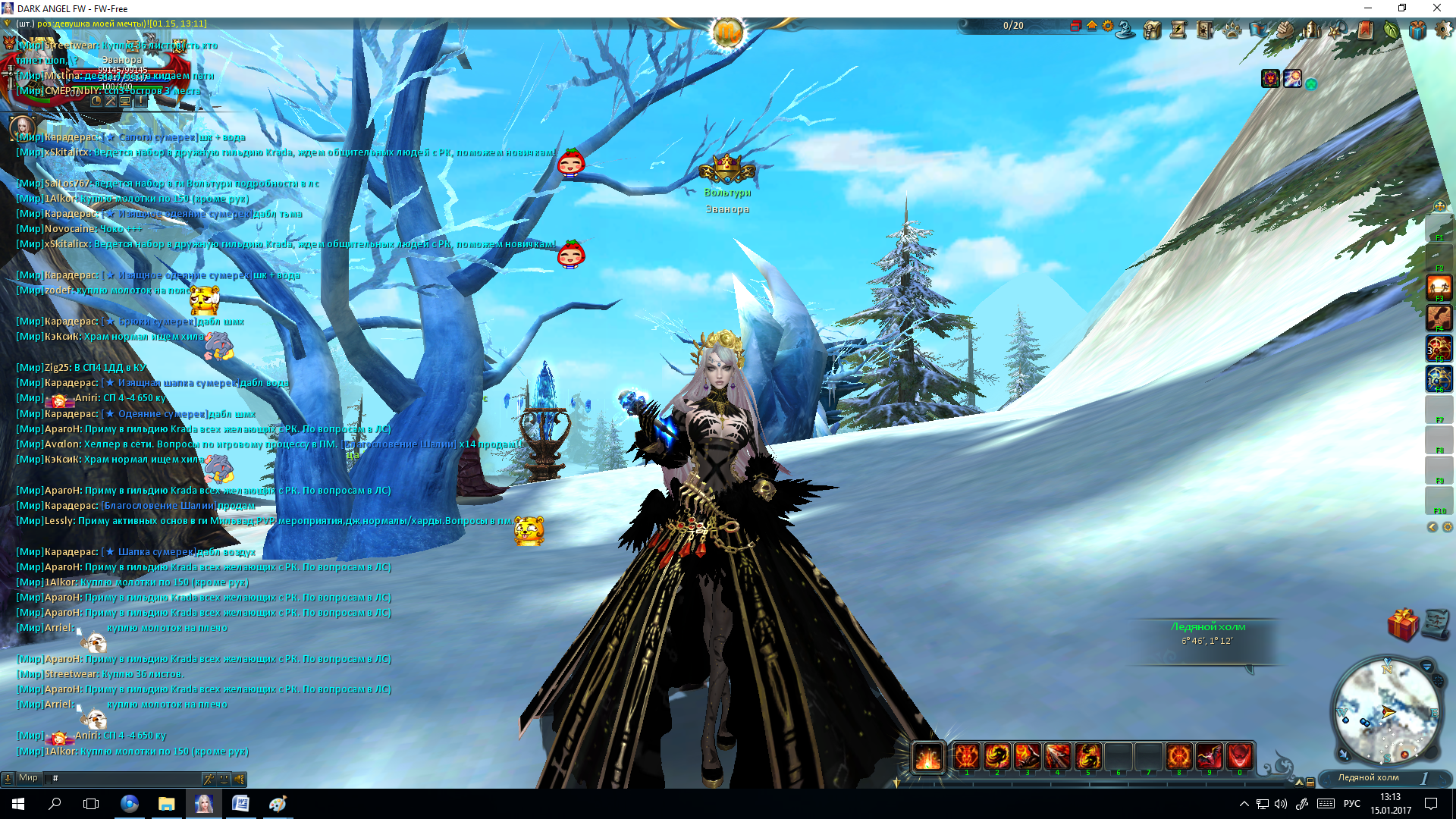This screenshot has width=1456, height=819.
Task: Open the gear system settings icon at far right
Action: (1443, 30)
